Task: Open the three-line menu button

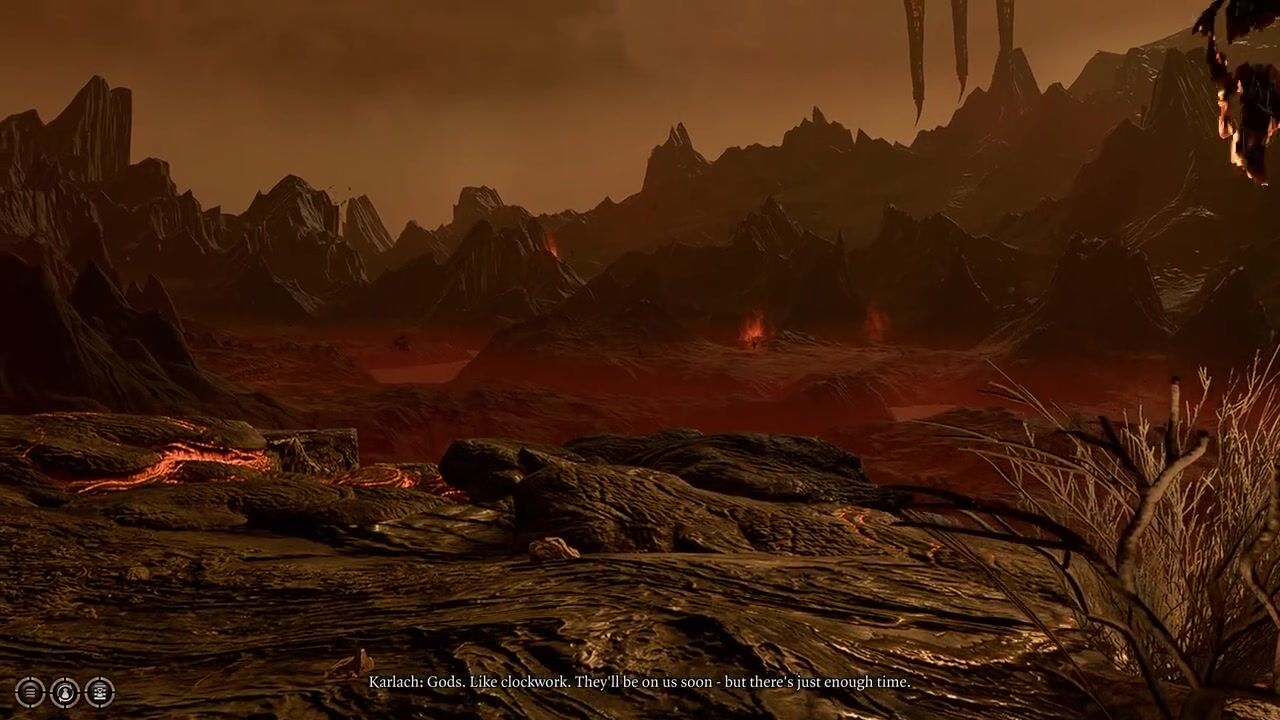Action: pos(30,692)
